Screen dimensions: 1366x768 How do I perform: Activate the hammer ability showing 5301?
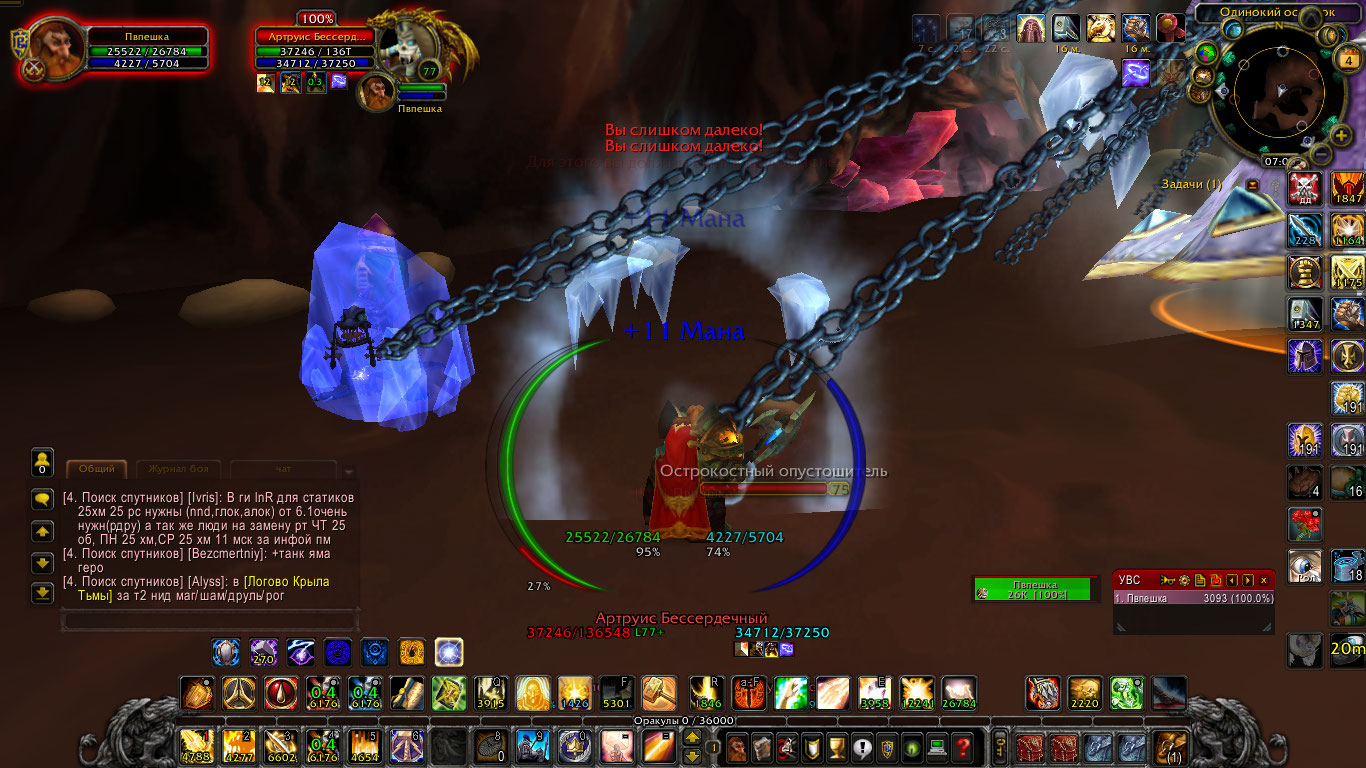coord(617,693)
